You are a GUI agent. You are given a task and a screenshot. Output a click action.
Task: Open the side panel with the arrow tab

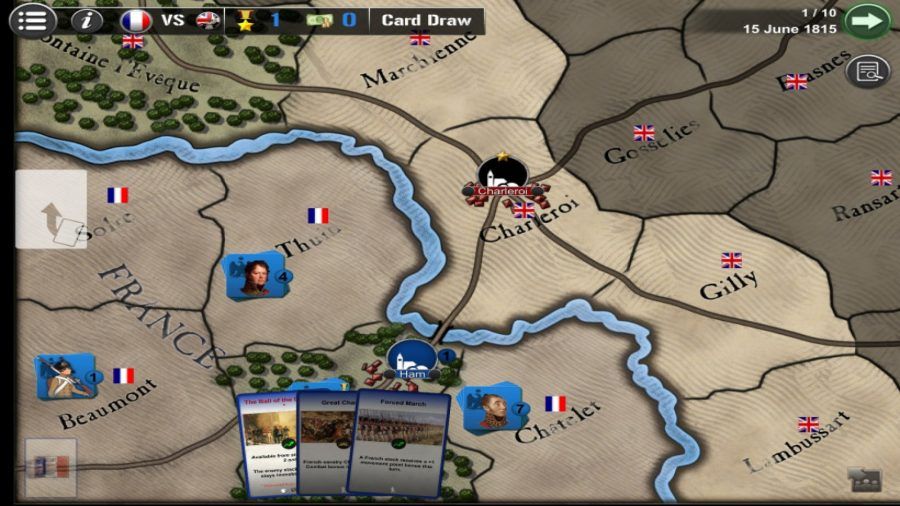51,210
